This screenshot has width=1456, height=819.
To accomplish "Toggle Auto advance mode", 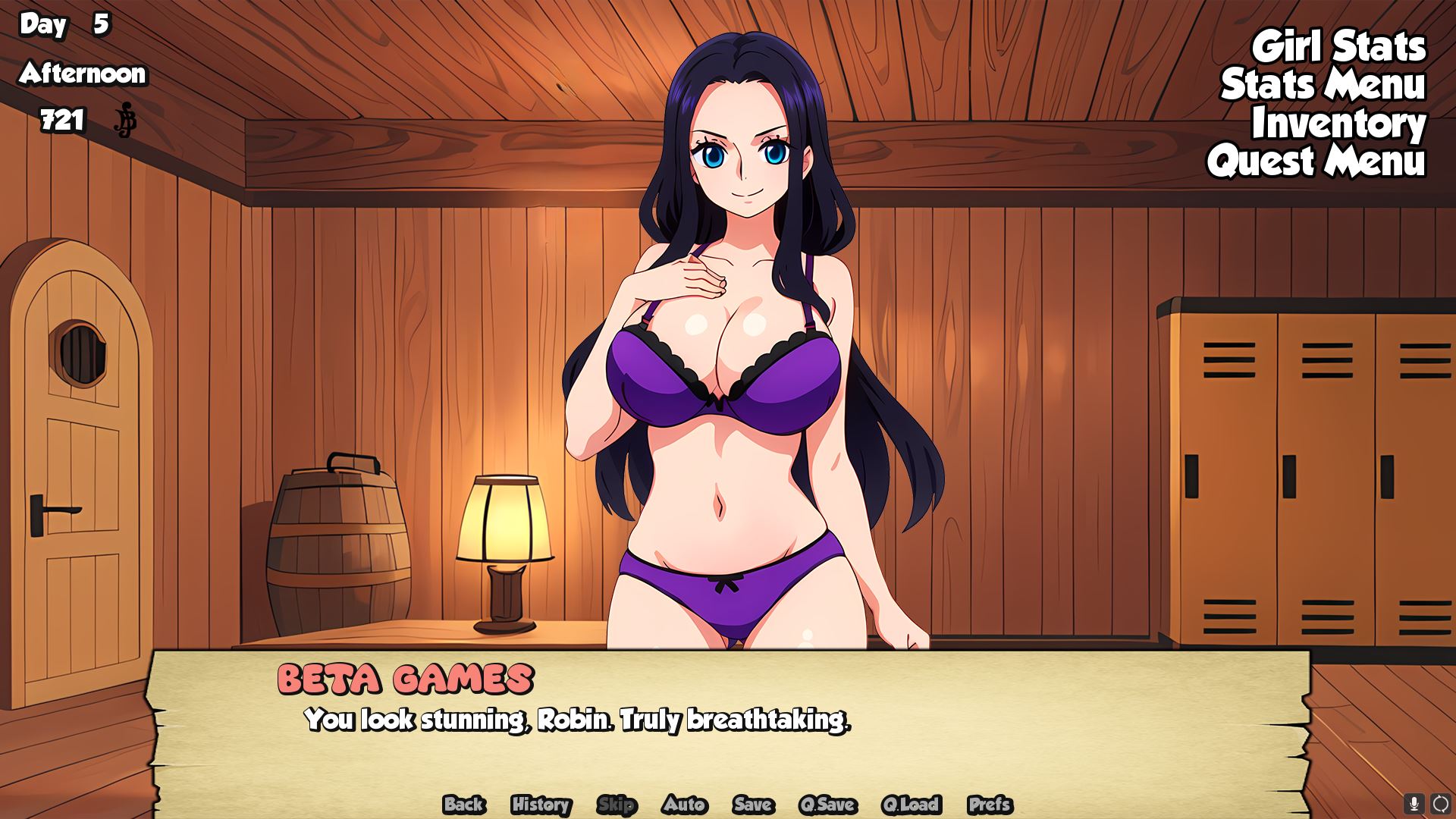I will 684,805.
